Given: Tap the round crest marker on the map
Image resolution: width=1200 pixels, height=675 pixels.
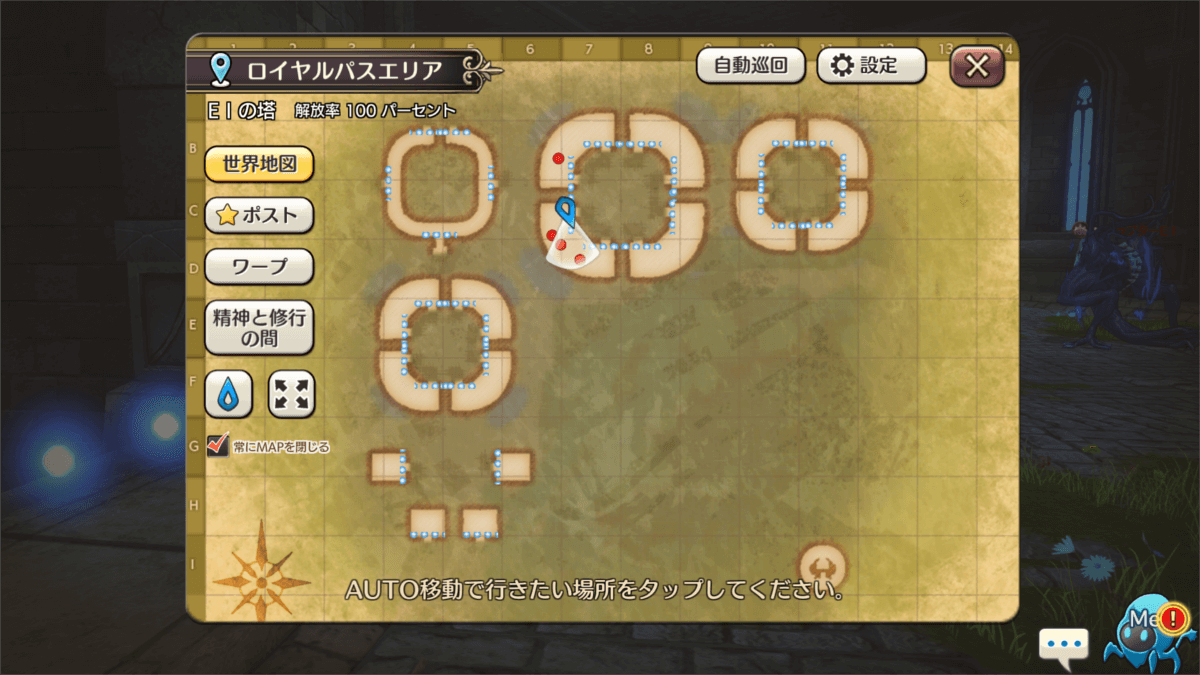Looking at the screenshot, I should click(x=822, y=566).
